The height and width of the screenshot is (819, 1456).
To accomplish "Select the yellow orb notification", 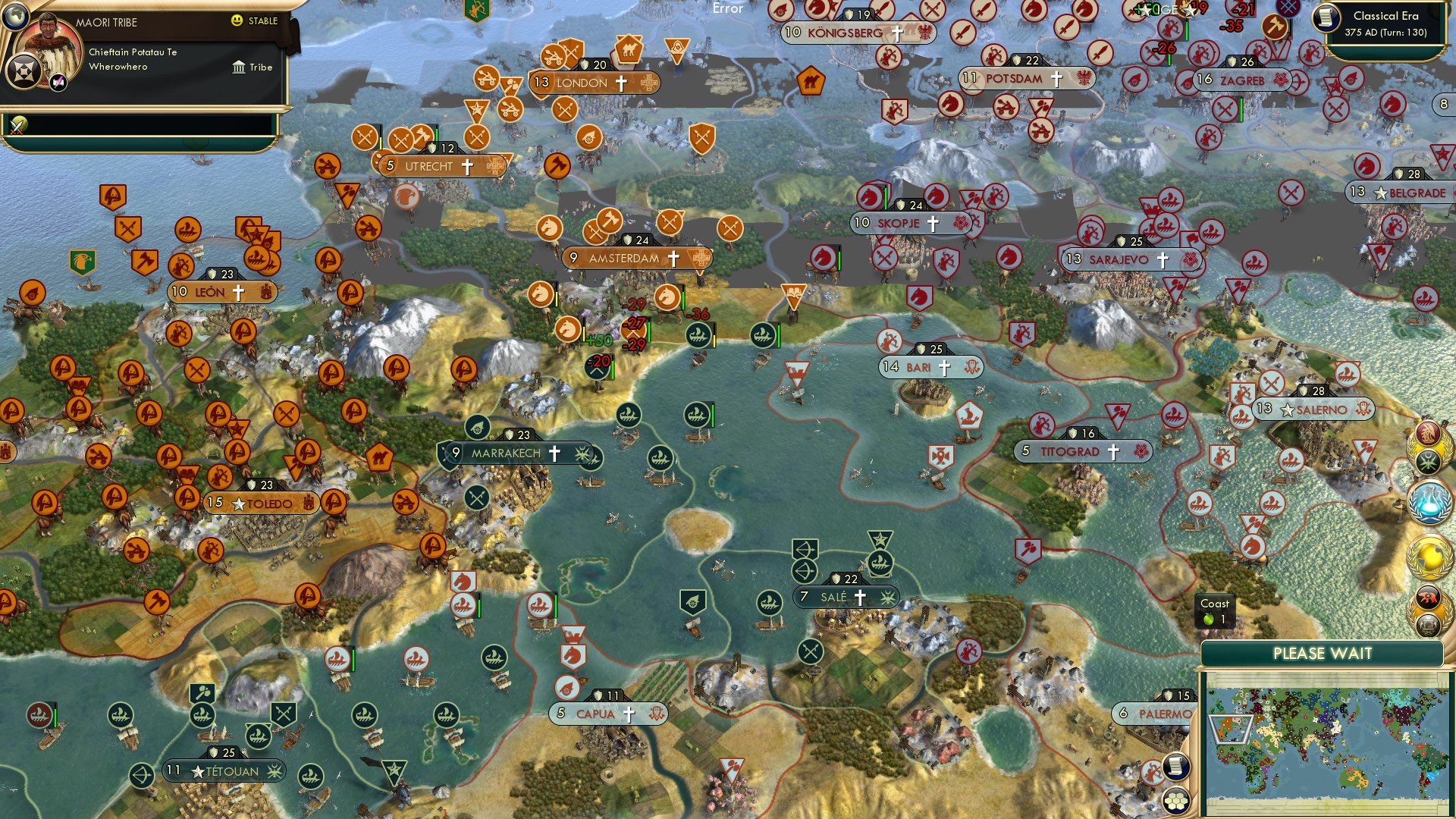I will [x=1429, y=556].
